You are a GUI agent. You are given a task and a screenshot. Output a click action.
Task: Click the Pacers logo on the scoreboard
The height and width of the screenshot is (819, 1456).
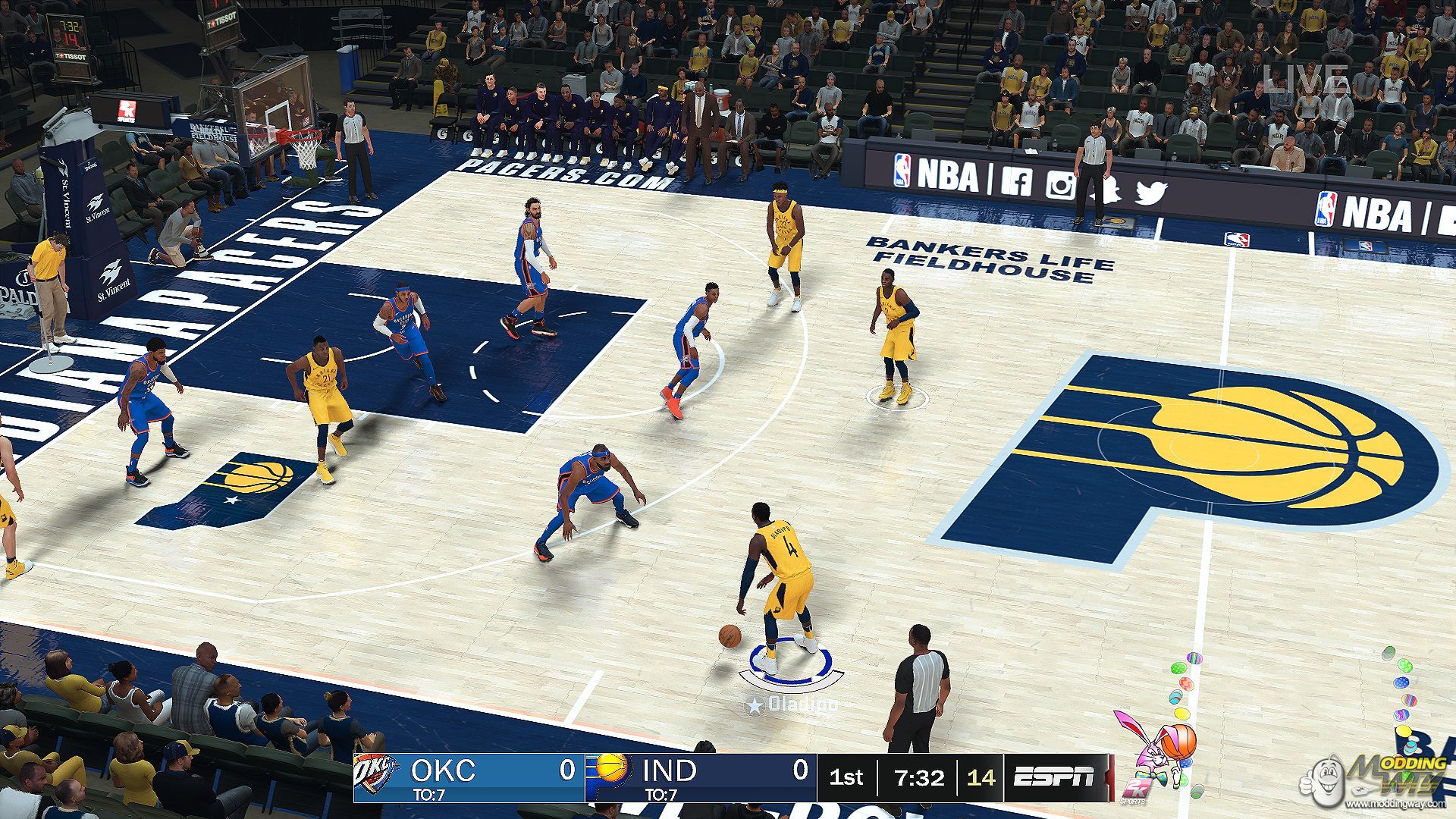(x=612, y=769)
